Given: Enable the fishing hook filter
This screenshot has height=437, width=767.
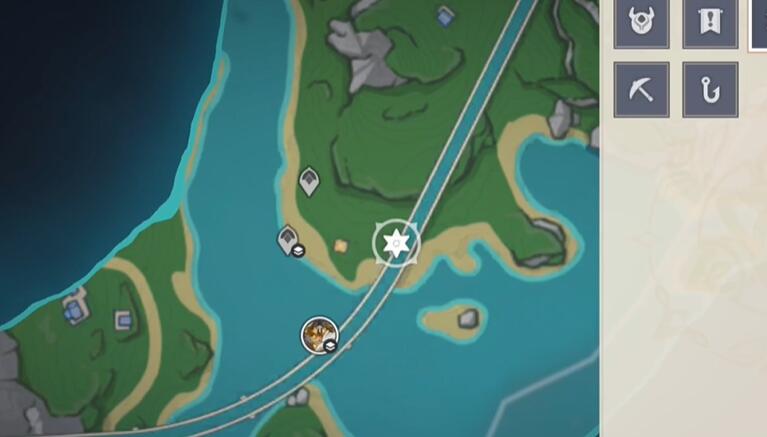Looking at the screenshot, I should coord(709,90).
